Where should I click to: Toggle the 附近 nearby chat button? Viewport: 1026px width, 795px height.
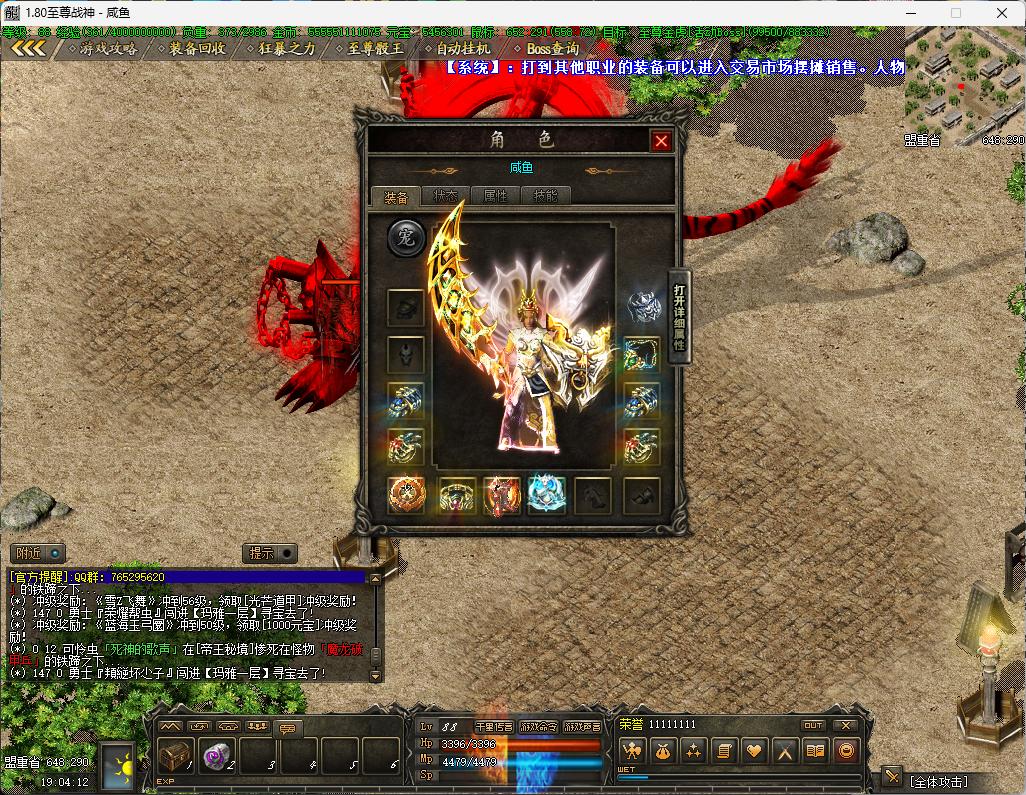click(x=37, y=552)
